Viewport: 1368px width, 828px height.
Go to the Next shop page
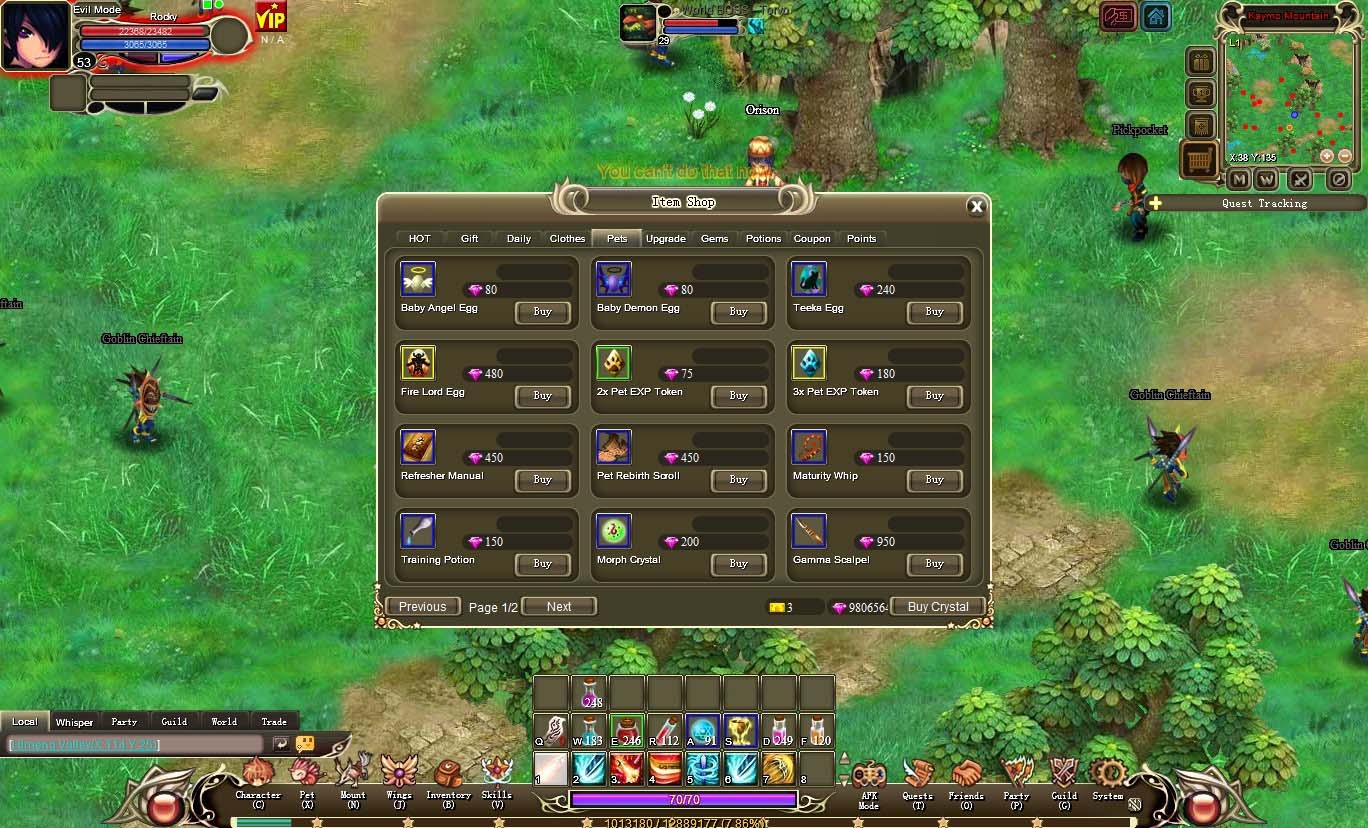(559, 607)
